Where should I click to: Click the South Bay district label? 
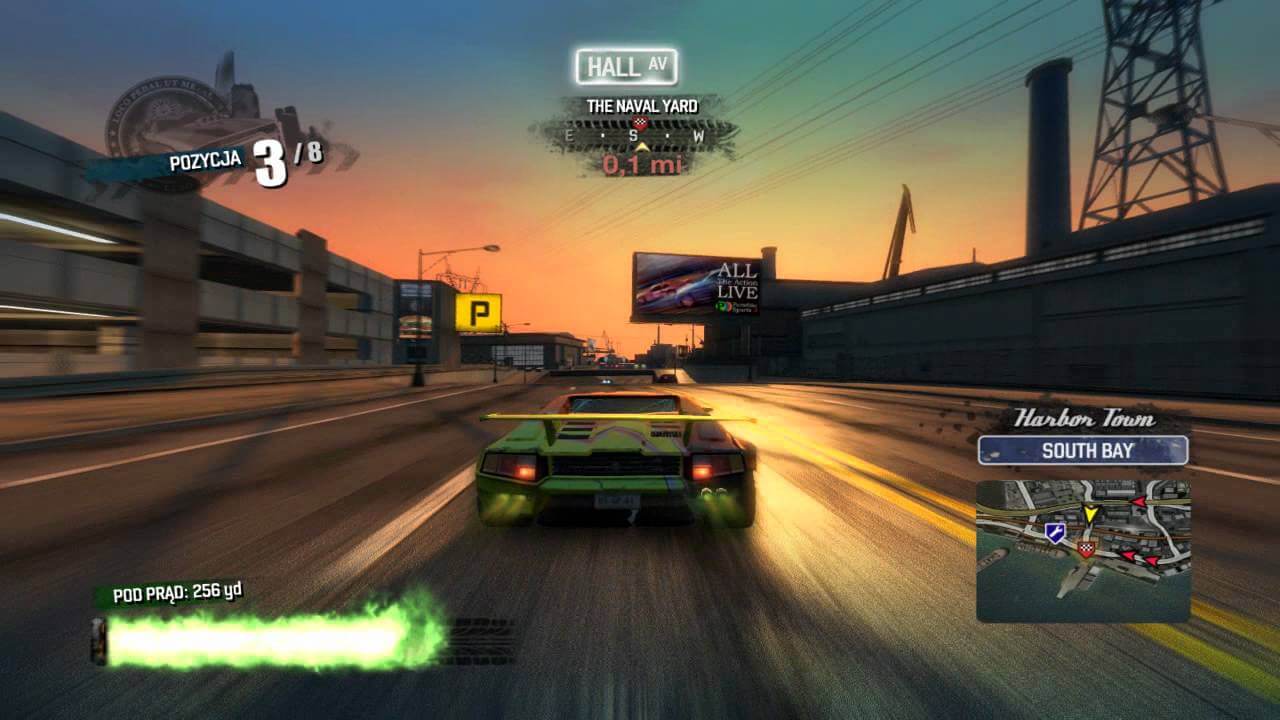pos(1083,451)
